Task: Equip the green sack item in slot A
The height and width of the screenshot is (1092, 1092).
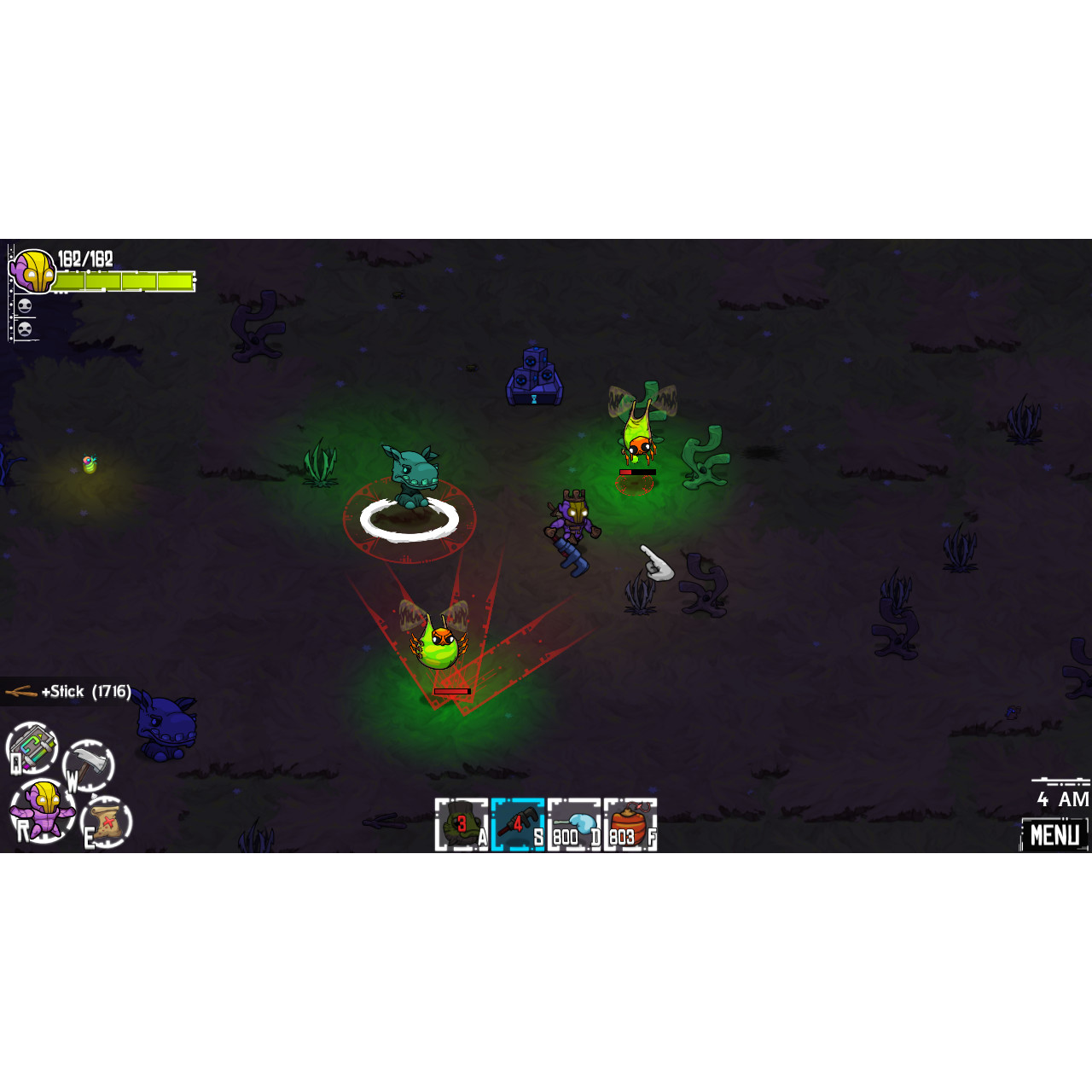Action: 461,822
